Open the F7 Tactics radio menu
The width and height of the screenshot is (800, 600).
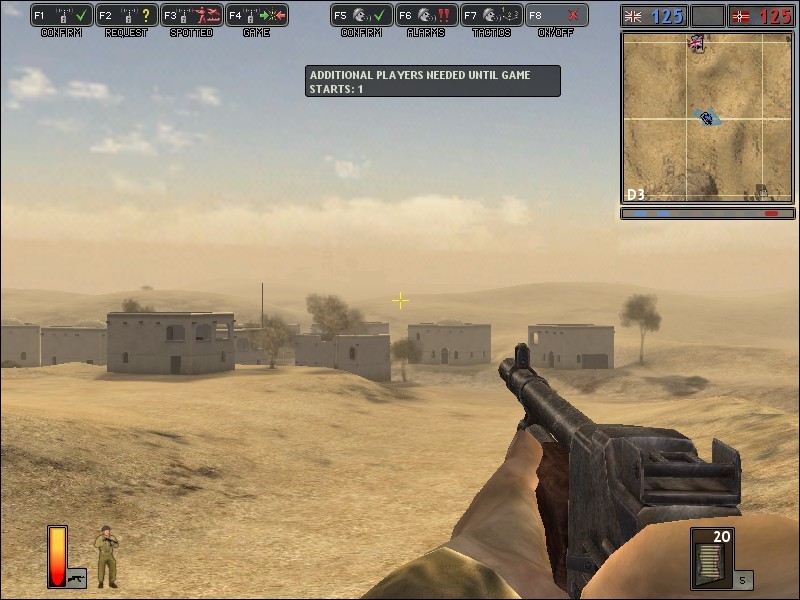pyautogui.click(x=491, y=16)
